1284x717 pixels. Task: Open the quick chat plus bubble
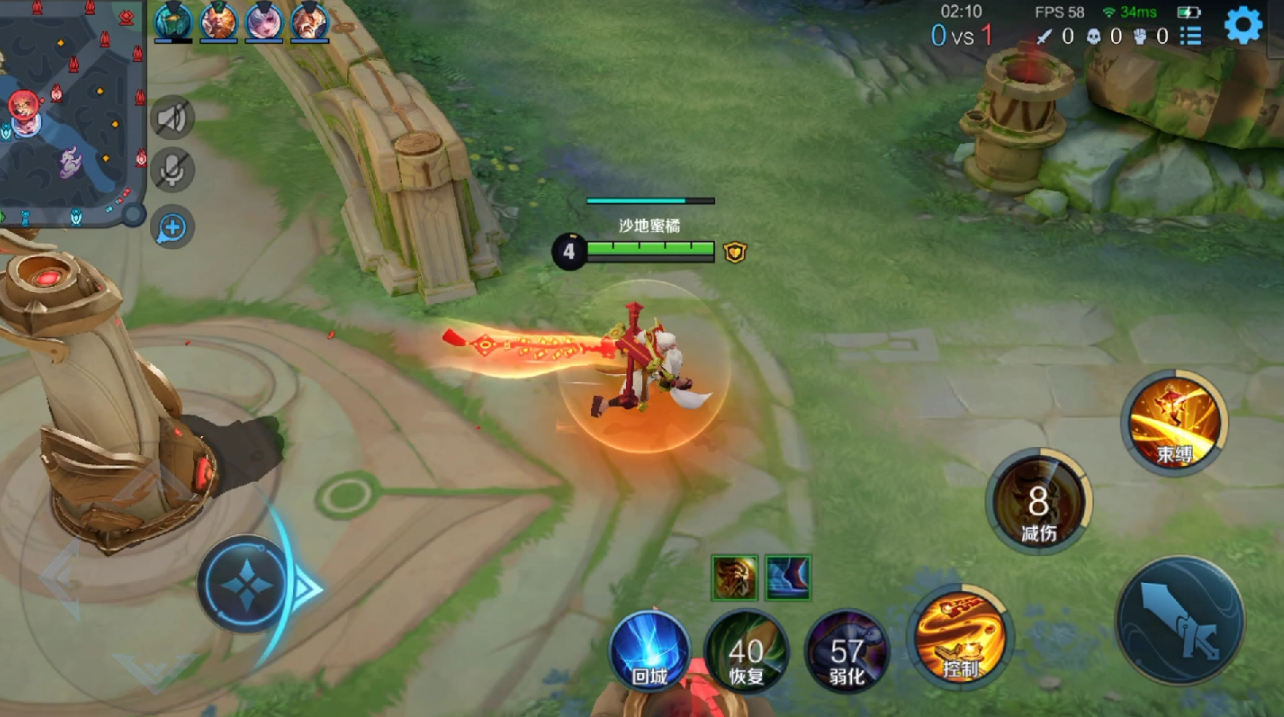pyautogui.click(x=173, y=227)
